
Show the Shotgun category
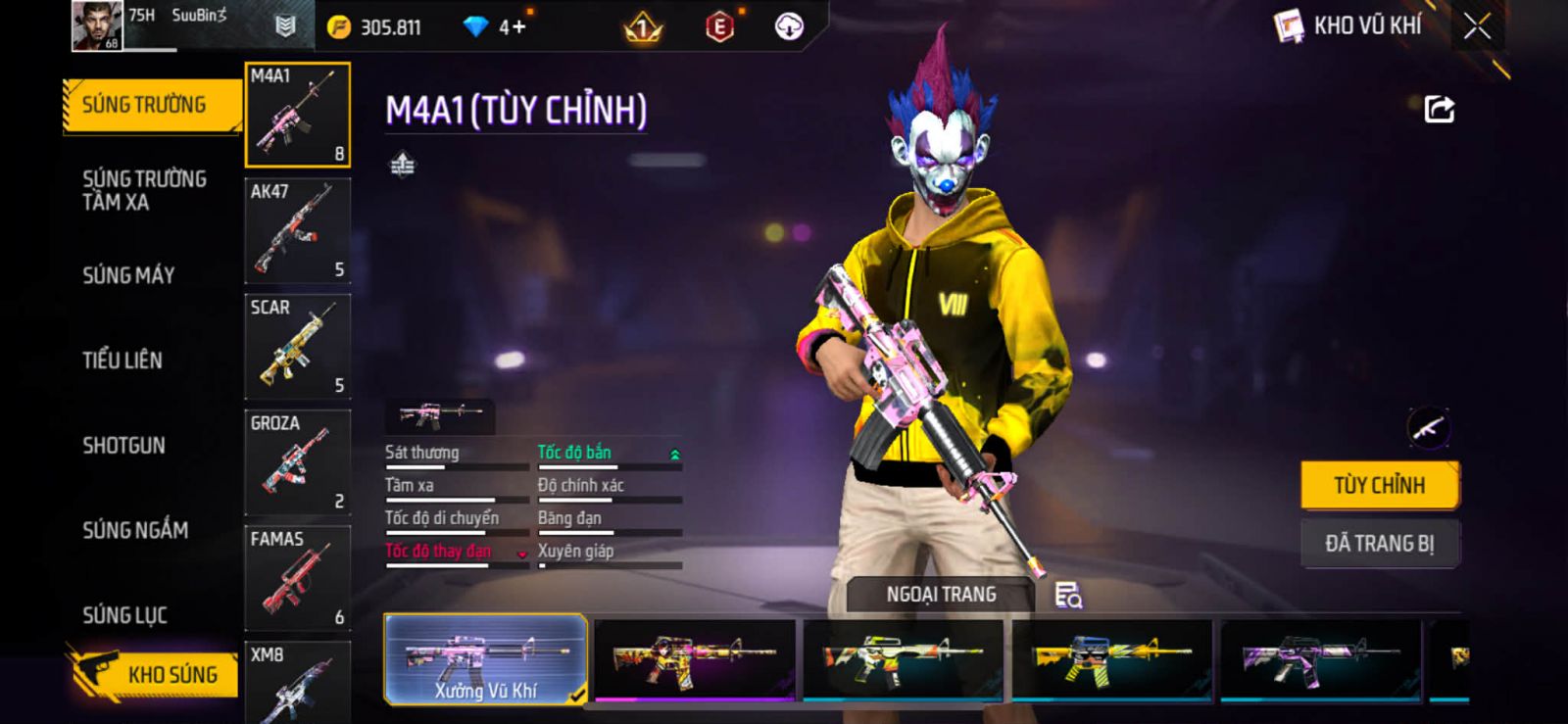[x=124, y=445]
